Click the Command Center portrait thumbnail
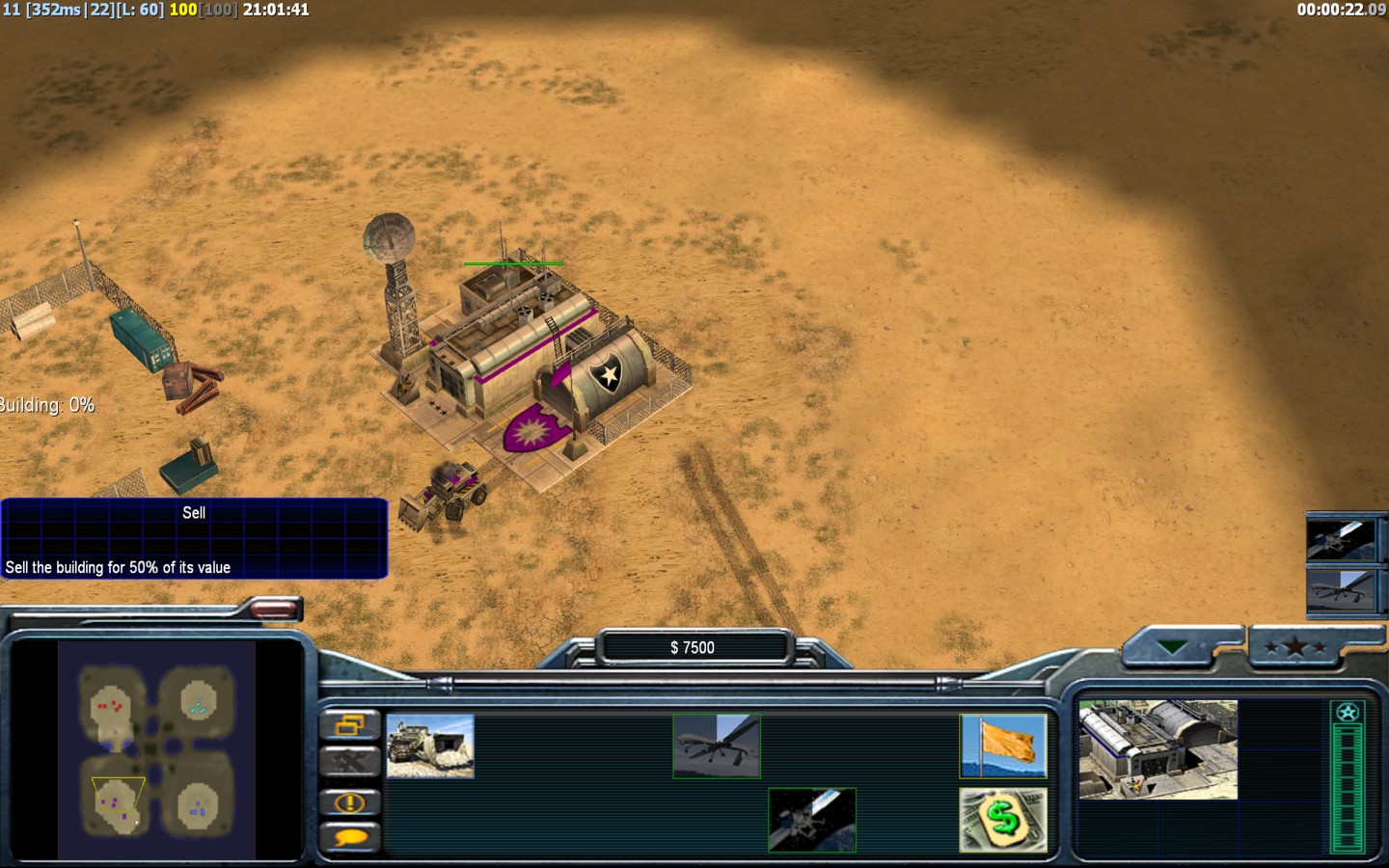This screenshot has height=868, width=1389. click(x=1157, y=749)
